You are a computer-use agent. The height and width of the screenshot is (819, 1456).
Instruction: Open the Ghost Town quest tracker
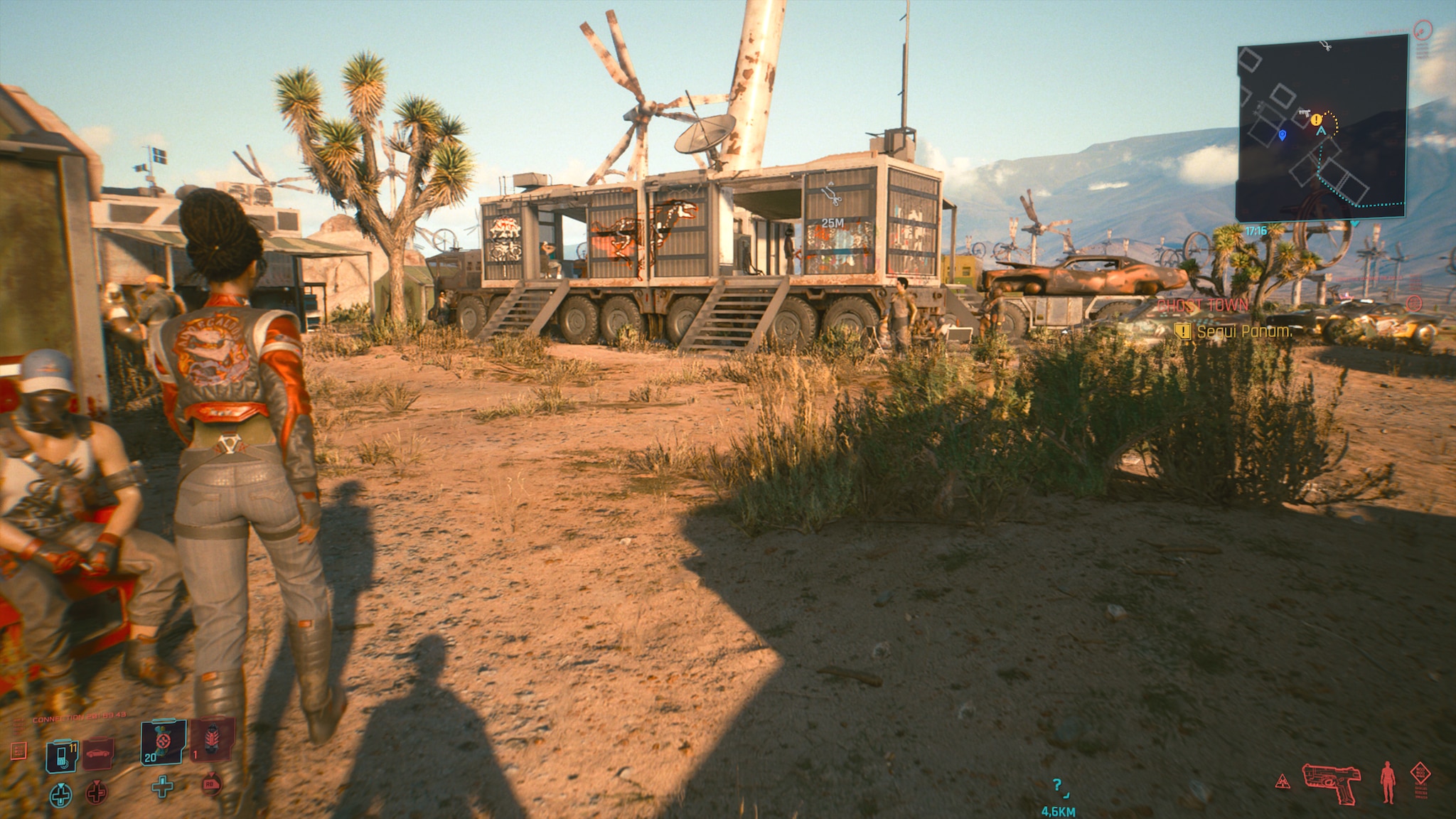coord(1202,306)
